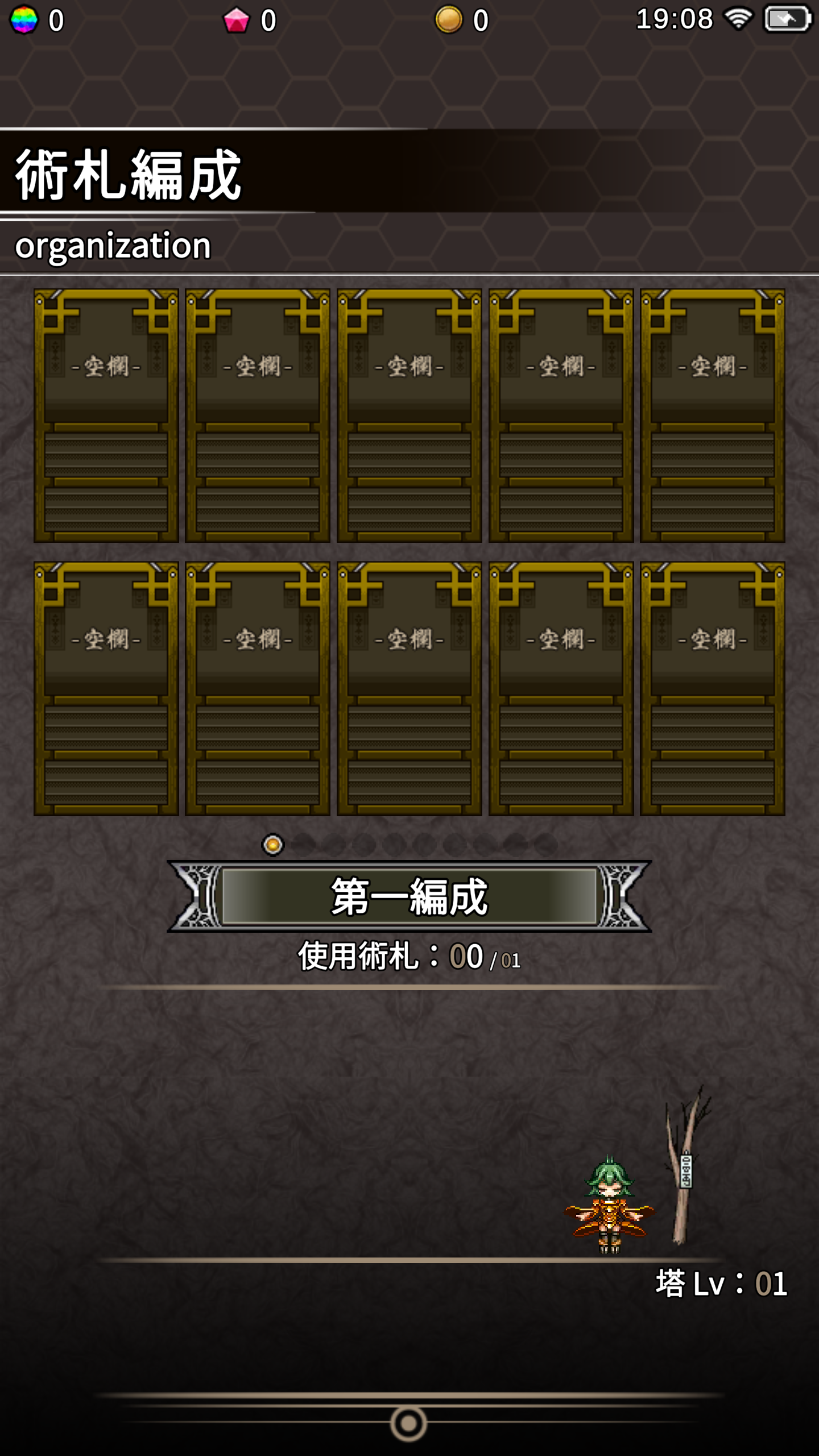The width and height of the screenshot is (819, 1456).
Task: Select the first empty 空欄 card slot
Action: [x=105, y=418]
